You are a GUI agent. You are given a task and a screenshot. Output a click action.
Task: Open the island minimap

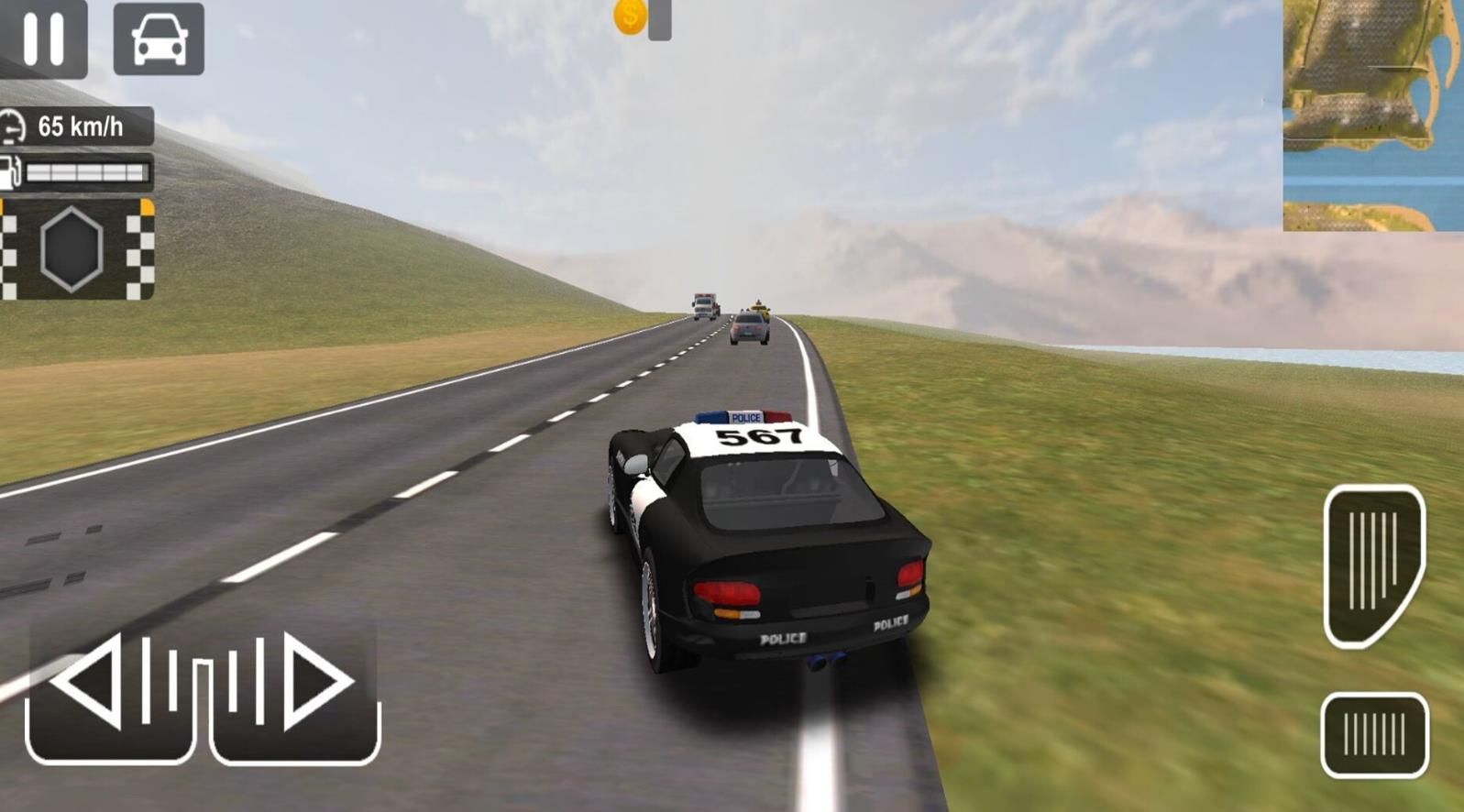(x=1372, y=115)
